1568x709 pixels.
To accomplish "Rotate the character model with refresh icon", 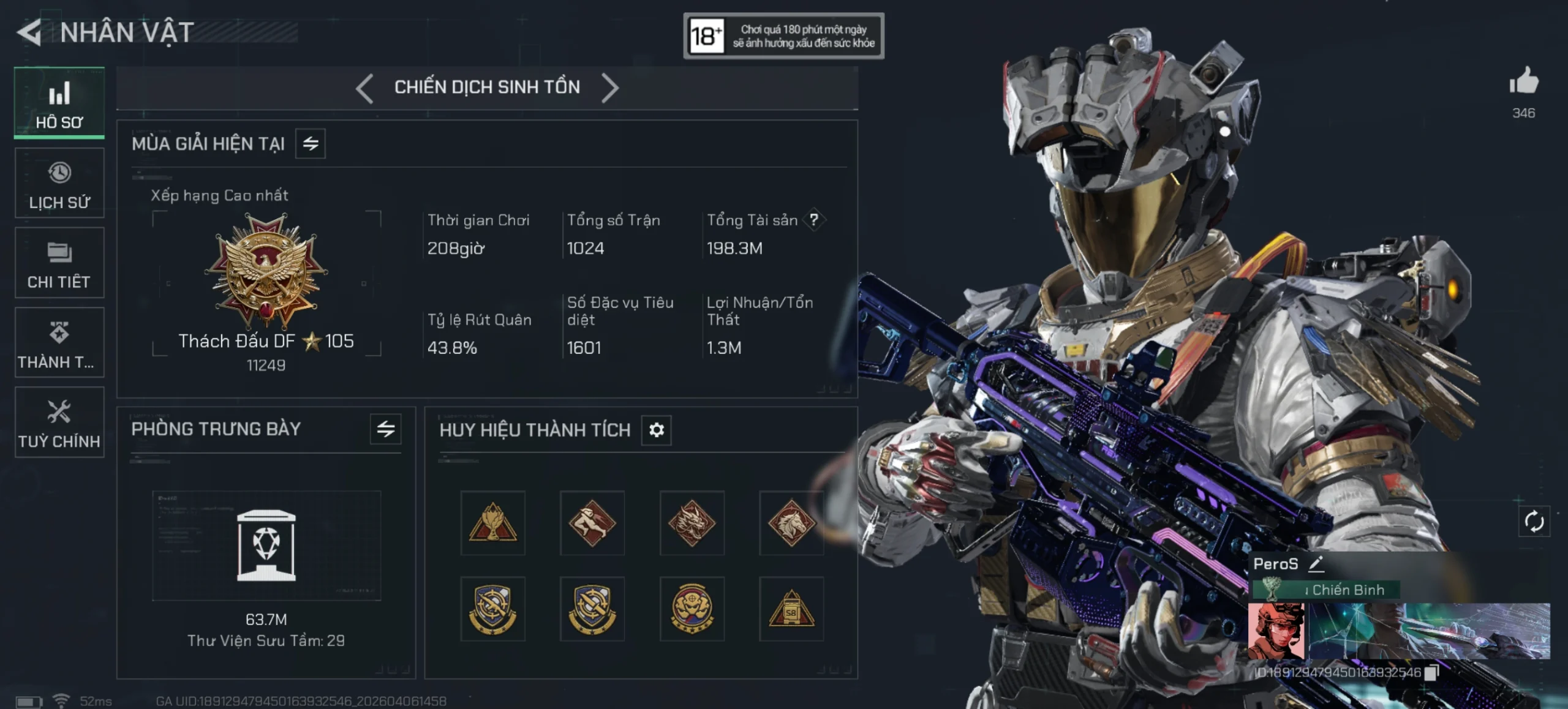I will [1534, 522].
